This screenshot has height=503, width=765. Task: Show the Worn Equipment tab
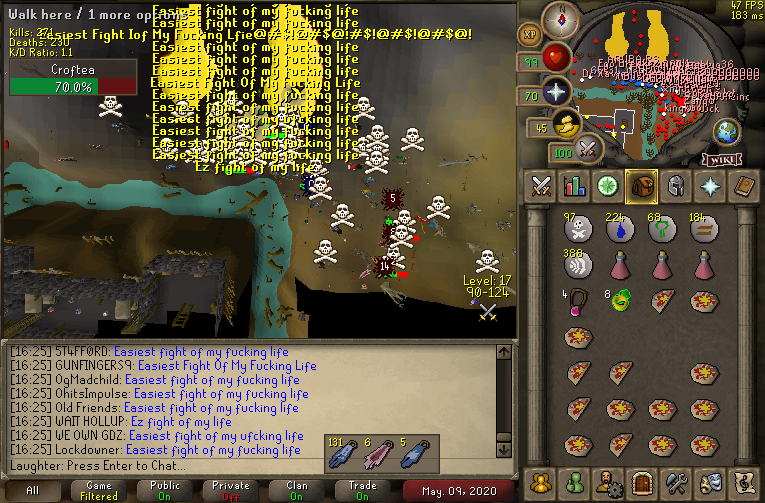(676, 186)
